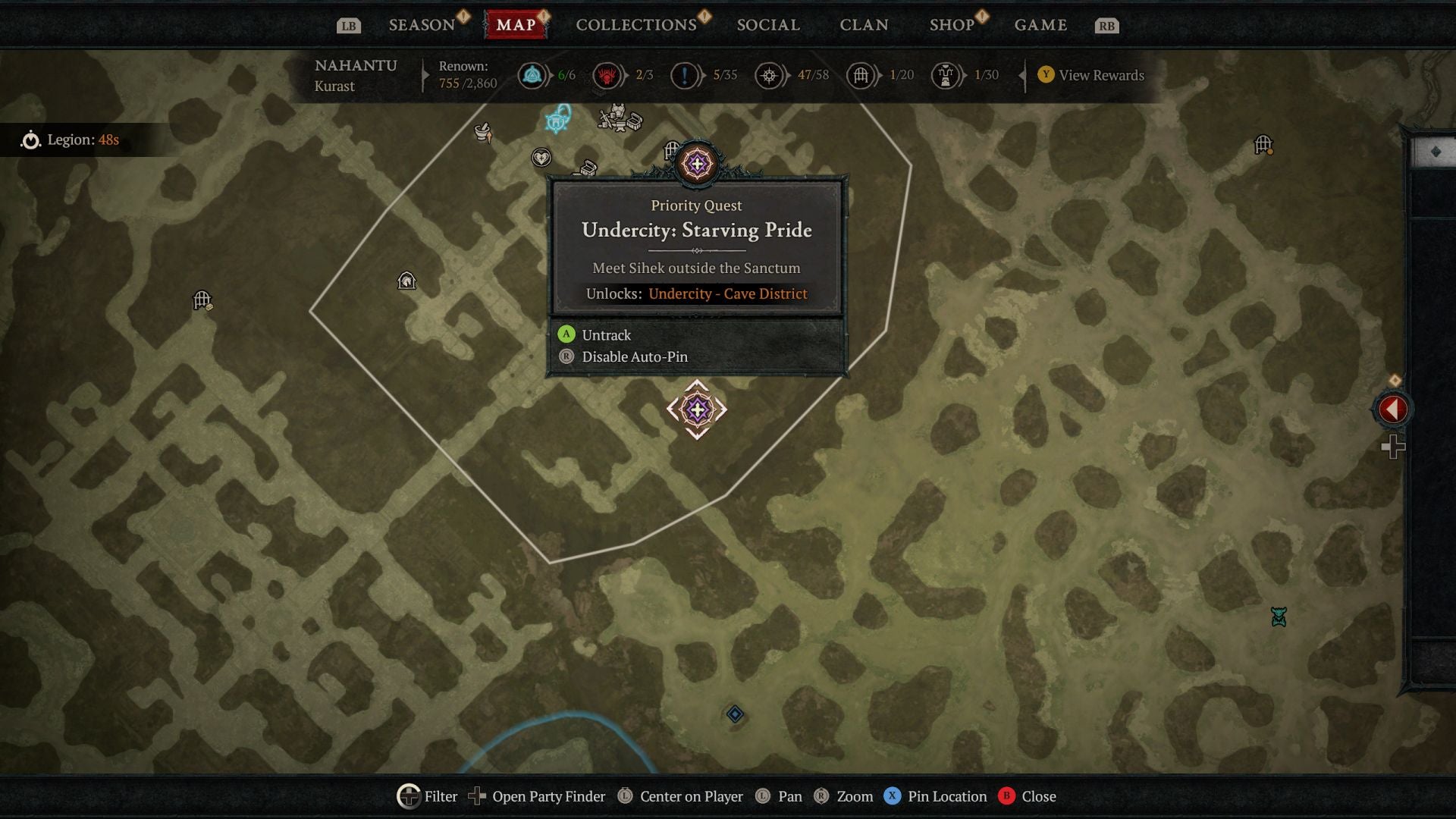Click the glowing teal waypoint icon
The width and height of the screenshot is (1456, 819).
556,121
